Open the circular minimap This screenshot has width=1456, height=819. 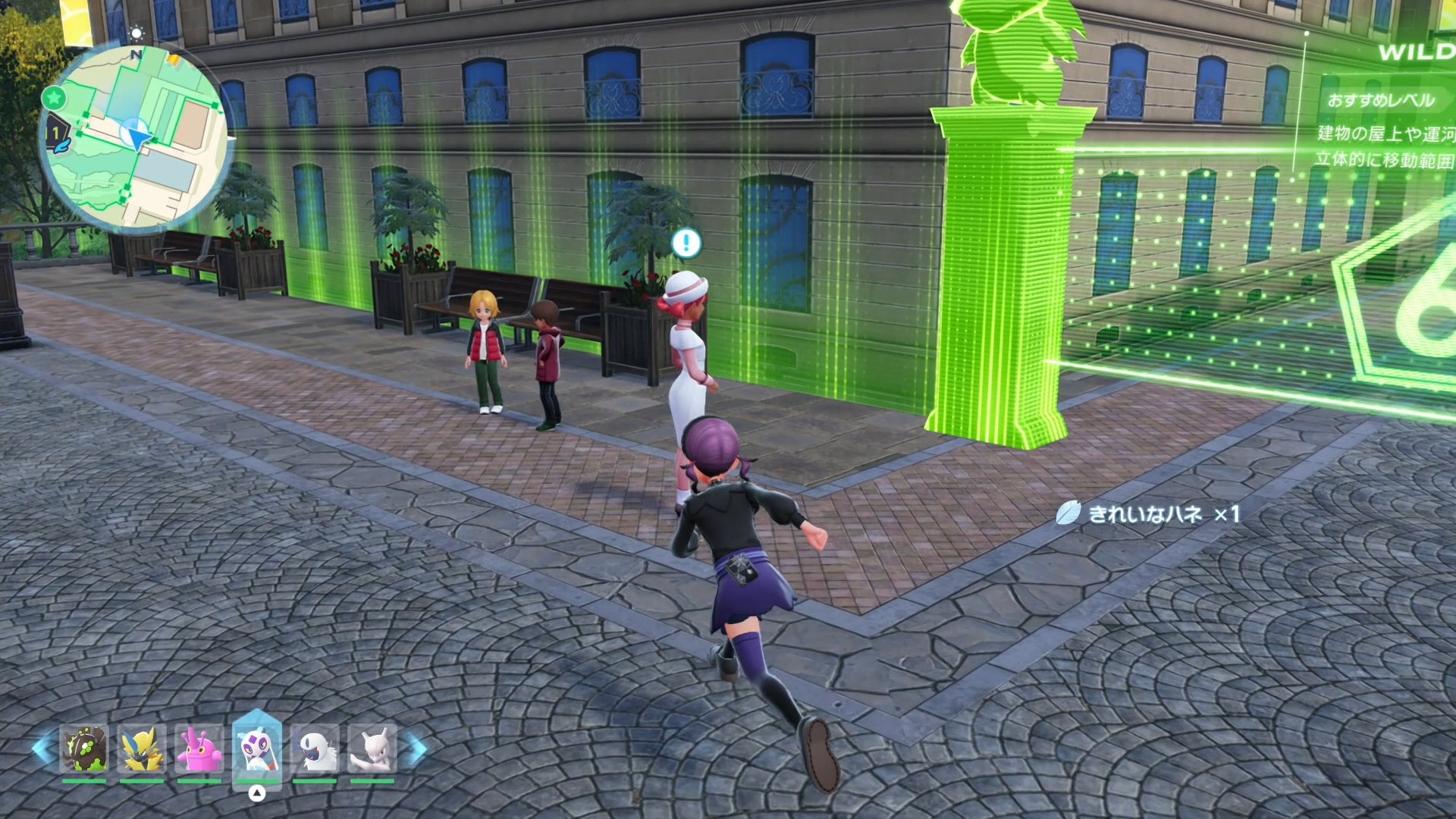[136, 138]
